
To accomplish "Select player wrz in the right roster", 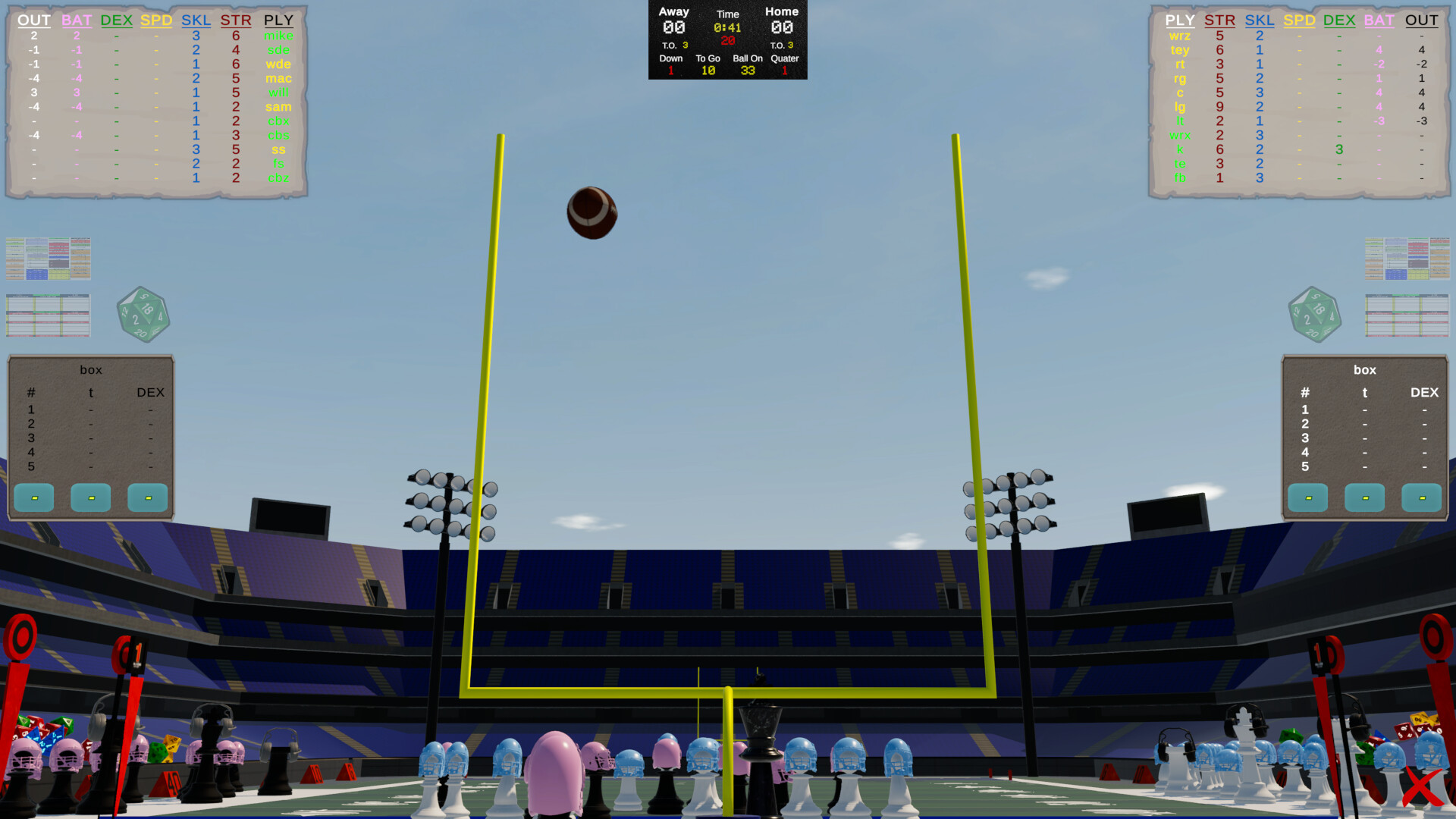I will (x=1180, y=35).
